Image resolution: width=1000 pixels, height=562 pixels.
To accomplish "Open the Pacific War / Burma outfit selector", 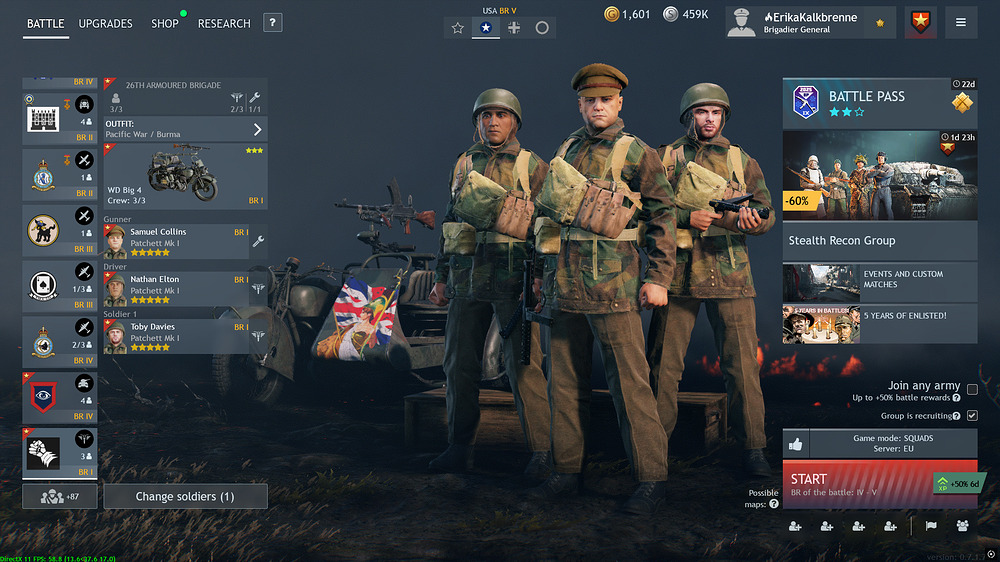I will point(185,129).
